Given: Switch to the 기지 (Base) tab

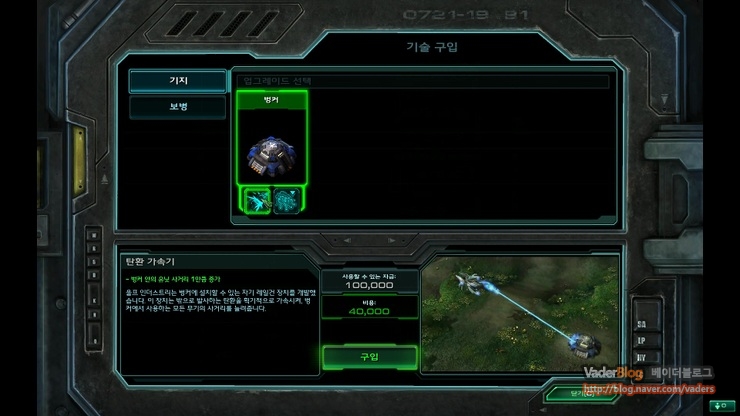Looking at the screenshot, I should click(x=178, y=81).
